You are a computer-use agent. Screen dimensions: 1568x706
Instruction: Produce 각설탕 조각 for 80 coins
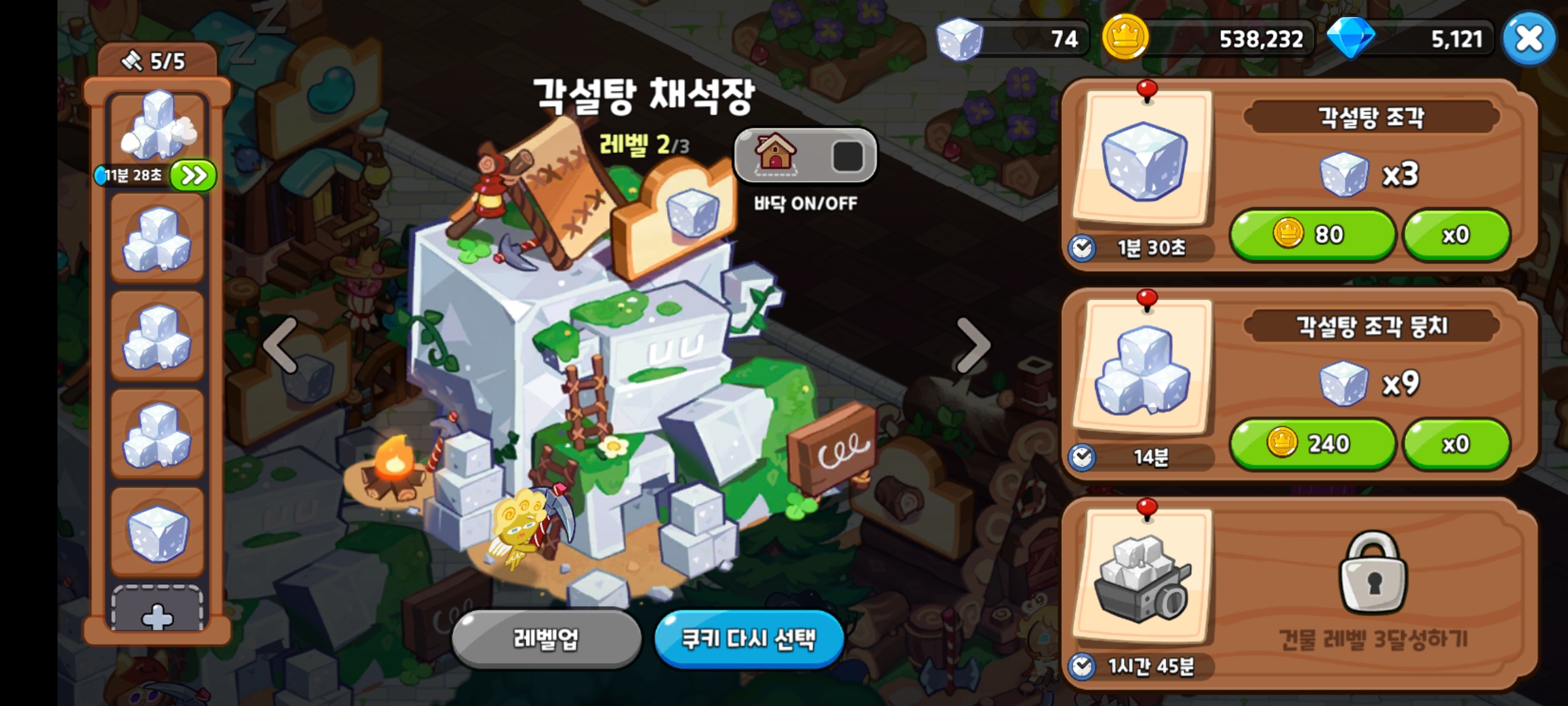click(x=1312, y=234)
